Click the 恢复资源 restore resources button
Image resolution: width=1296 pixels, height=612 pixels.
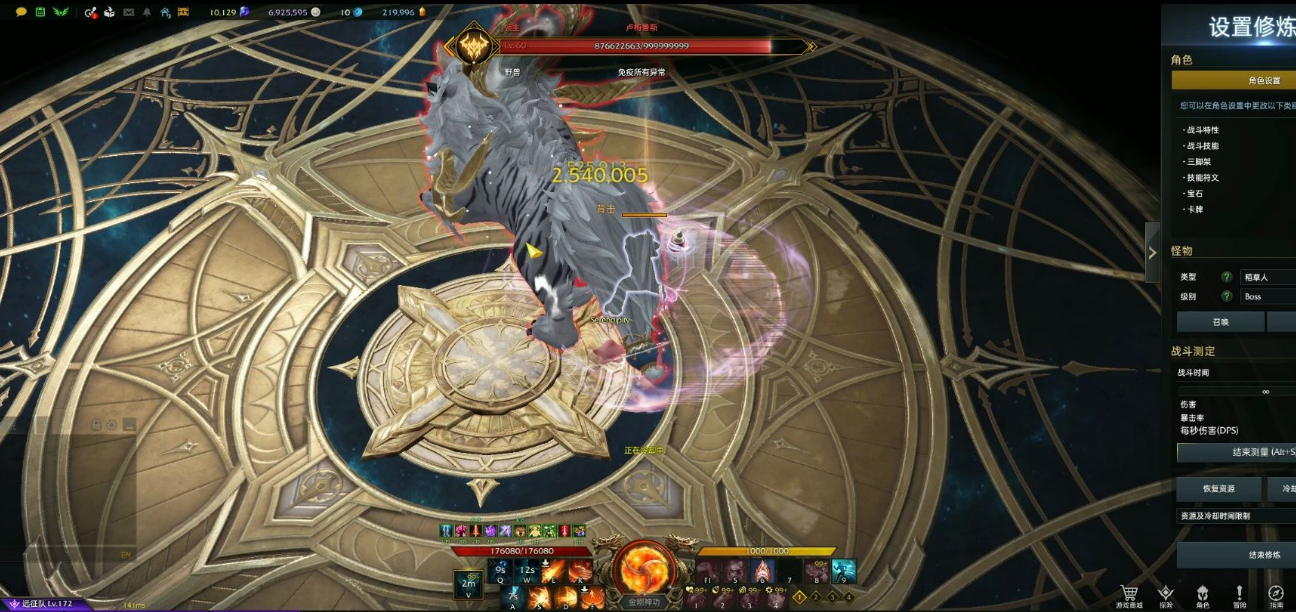[x=1219, y=489]
